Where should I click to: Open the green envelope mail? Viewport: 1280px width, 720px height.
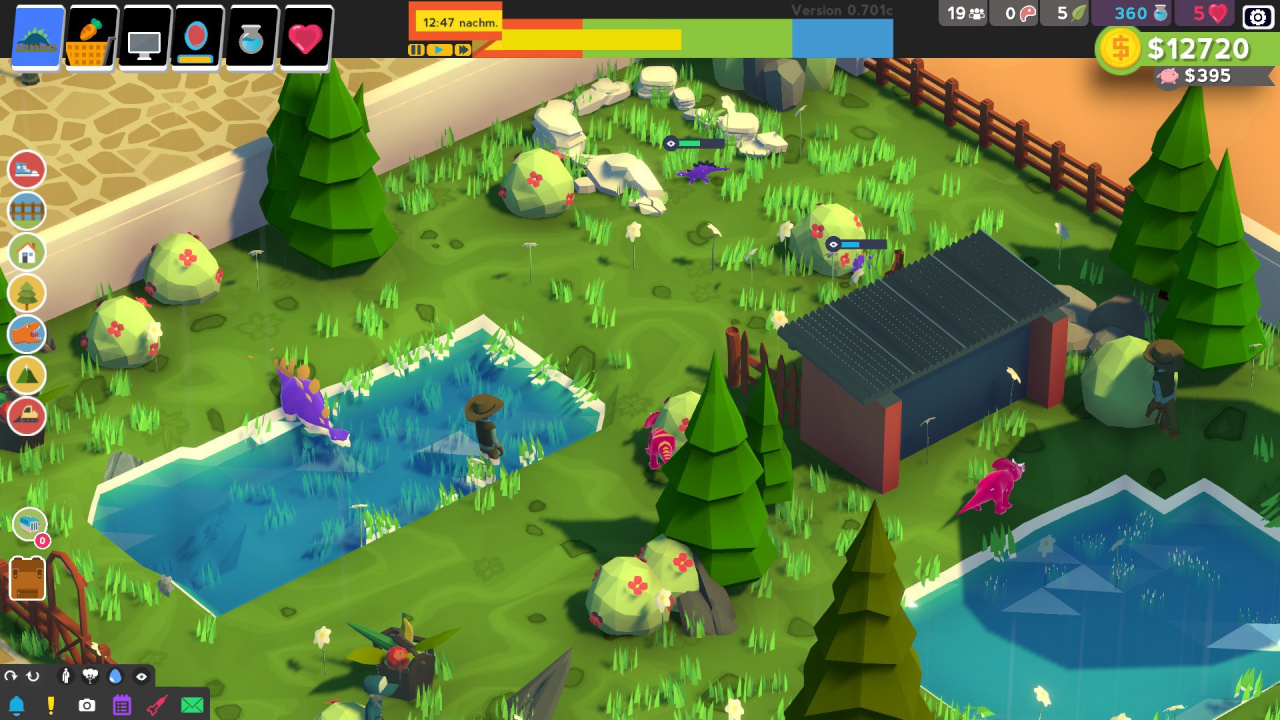[192, 705]
